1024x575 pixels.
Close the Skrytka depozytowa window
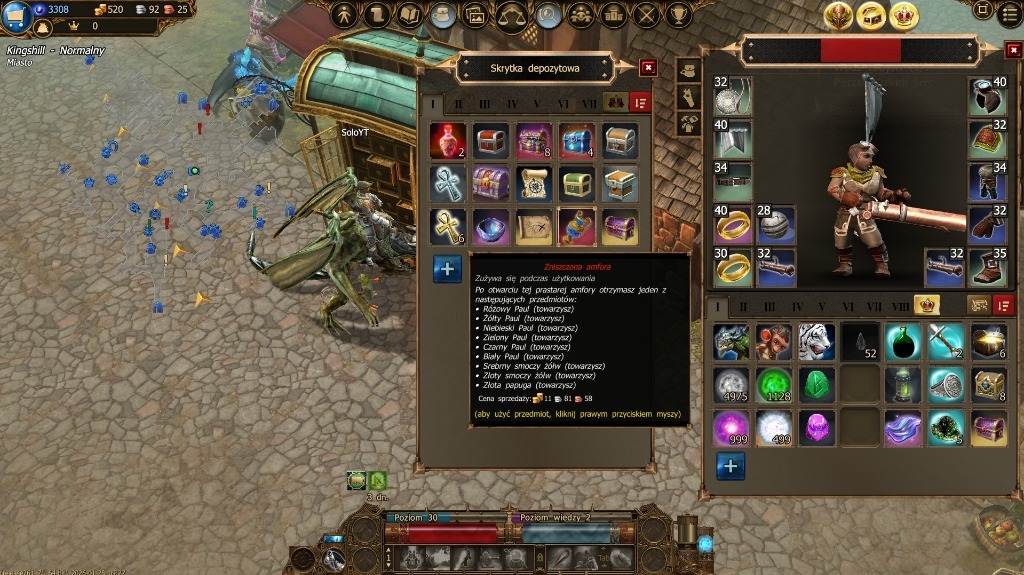pos(648,68)
